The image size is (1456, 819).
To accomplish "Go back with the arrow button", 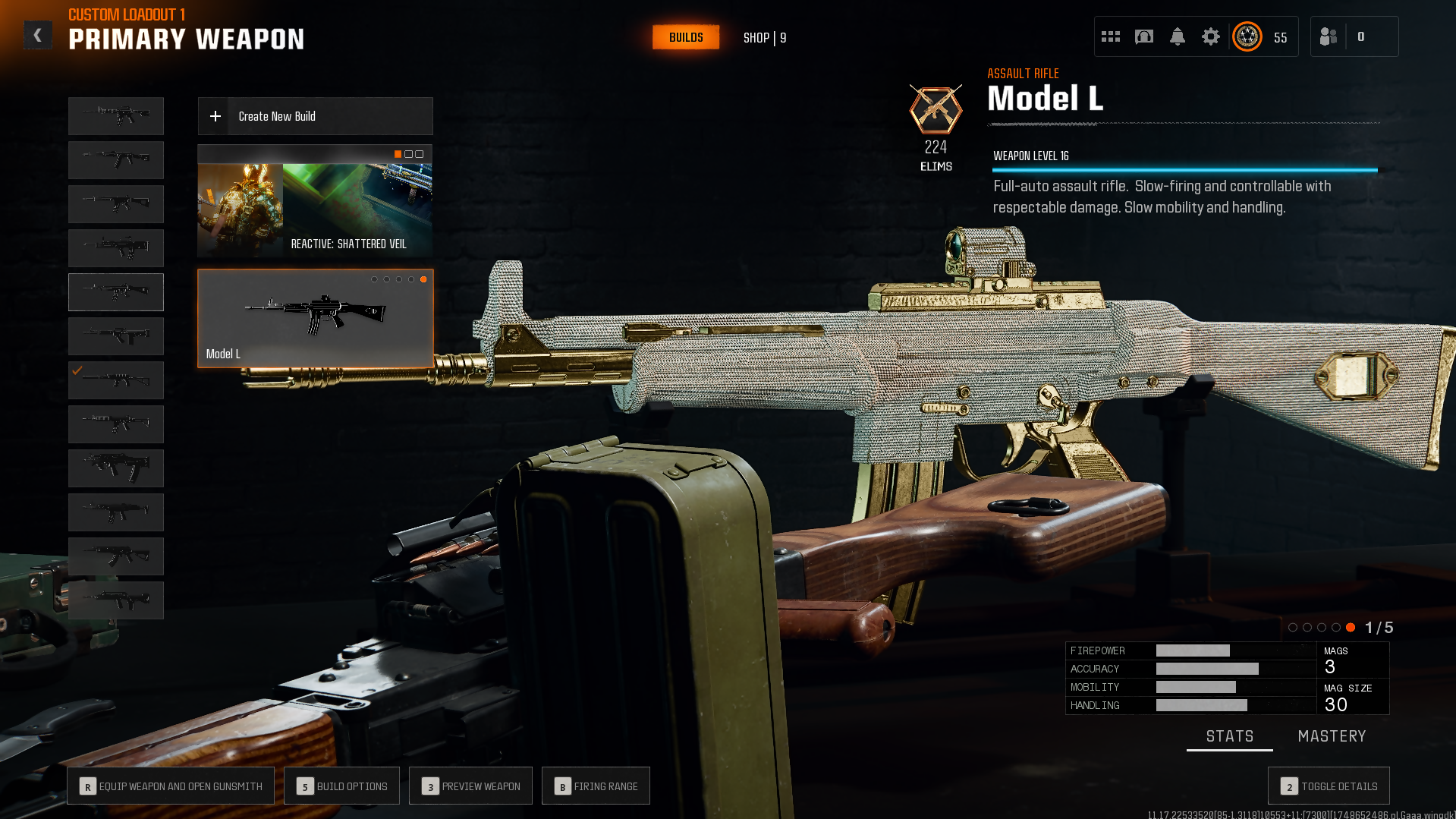I will pyautogui.click(x=37, y=36).
